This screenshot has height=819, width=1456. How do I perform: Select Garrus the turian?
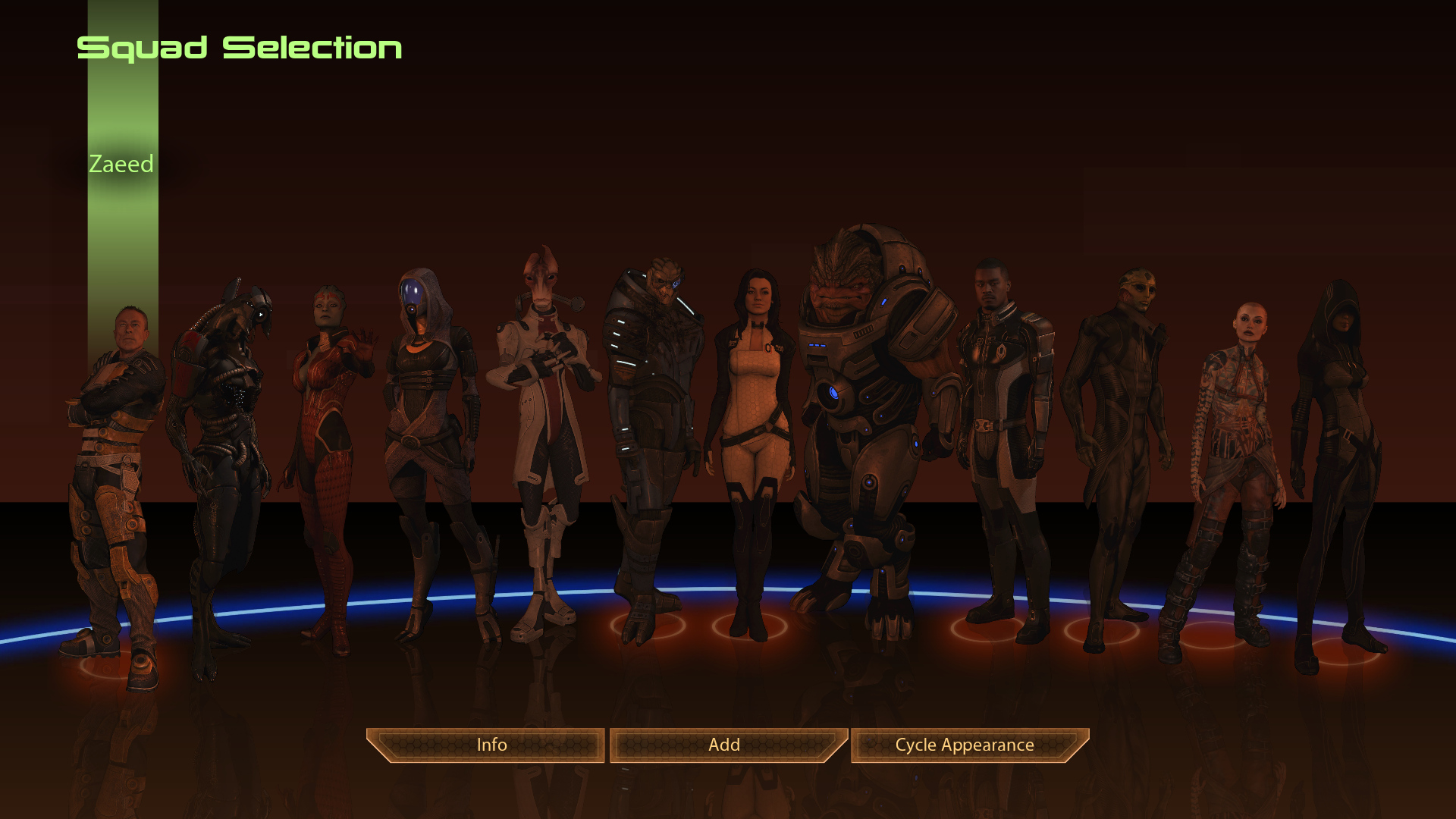coord(652,425)
